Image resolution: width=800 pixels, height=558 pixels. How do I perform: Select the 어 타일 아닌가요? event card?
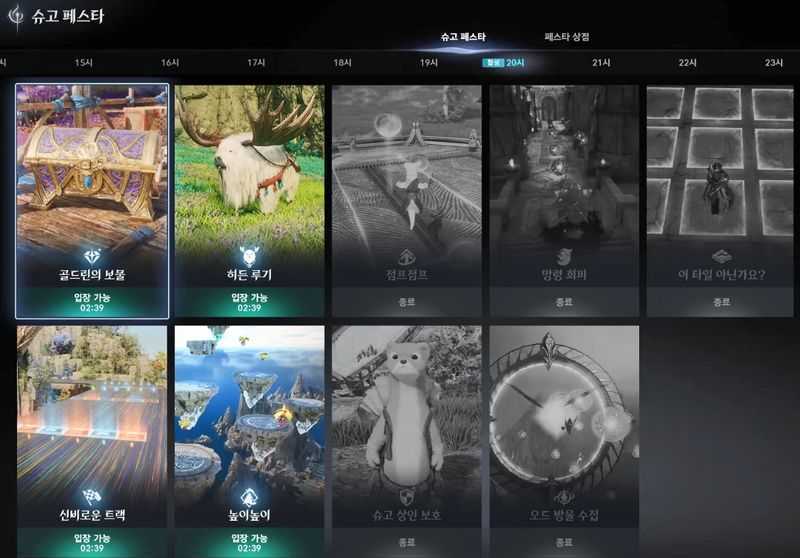(x=720, y=200)
